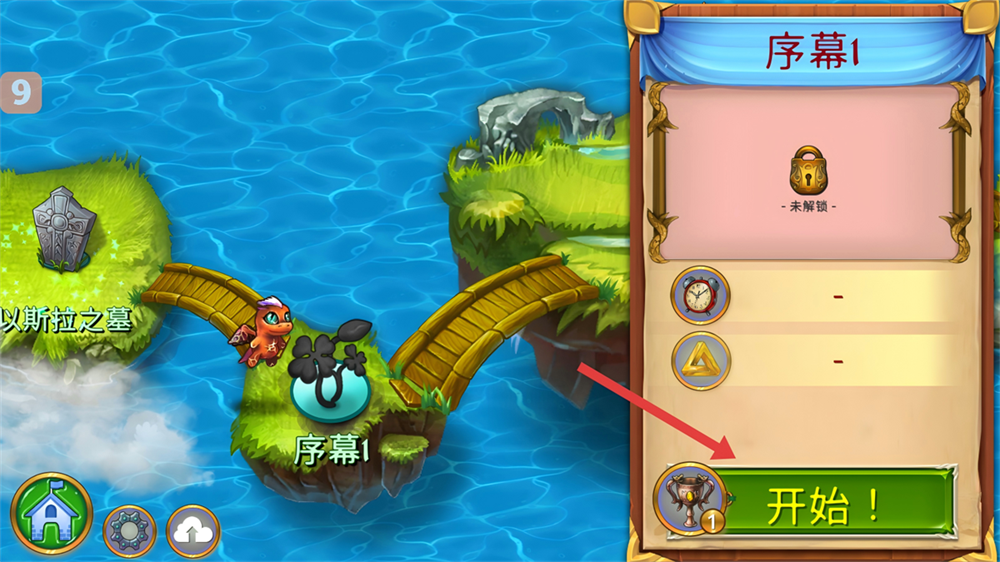Tap the cloud save upload icon
This screenshot has width=1000, height=562.
click(193, 531)
